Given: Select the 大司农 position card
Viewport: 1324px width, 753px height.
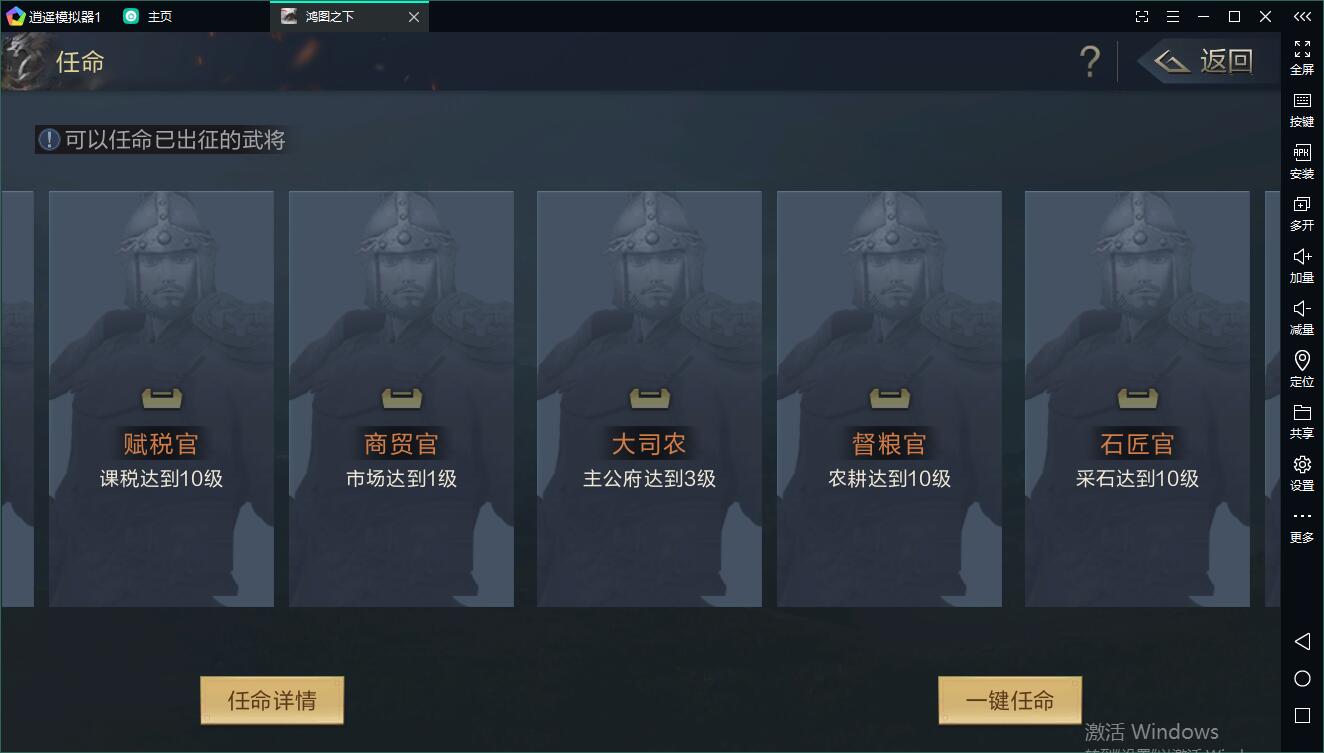Looking at the screenshot, I should tap(649, 399).
